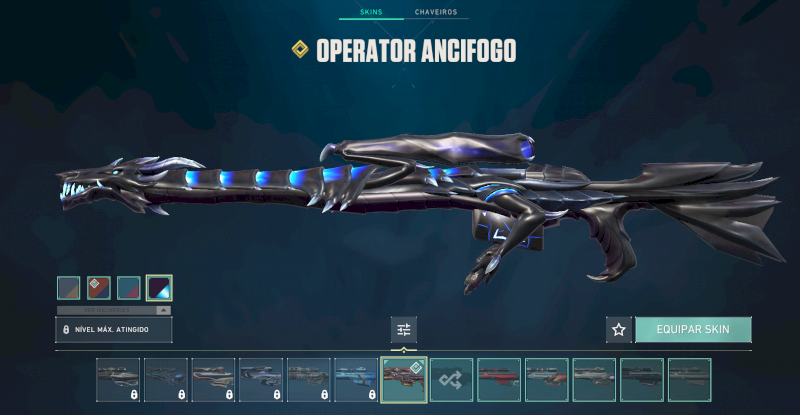Select the highlighted Ancifogo skin thumbnail

coord(403,380)
